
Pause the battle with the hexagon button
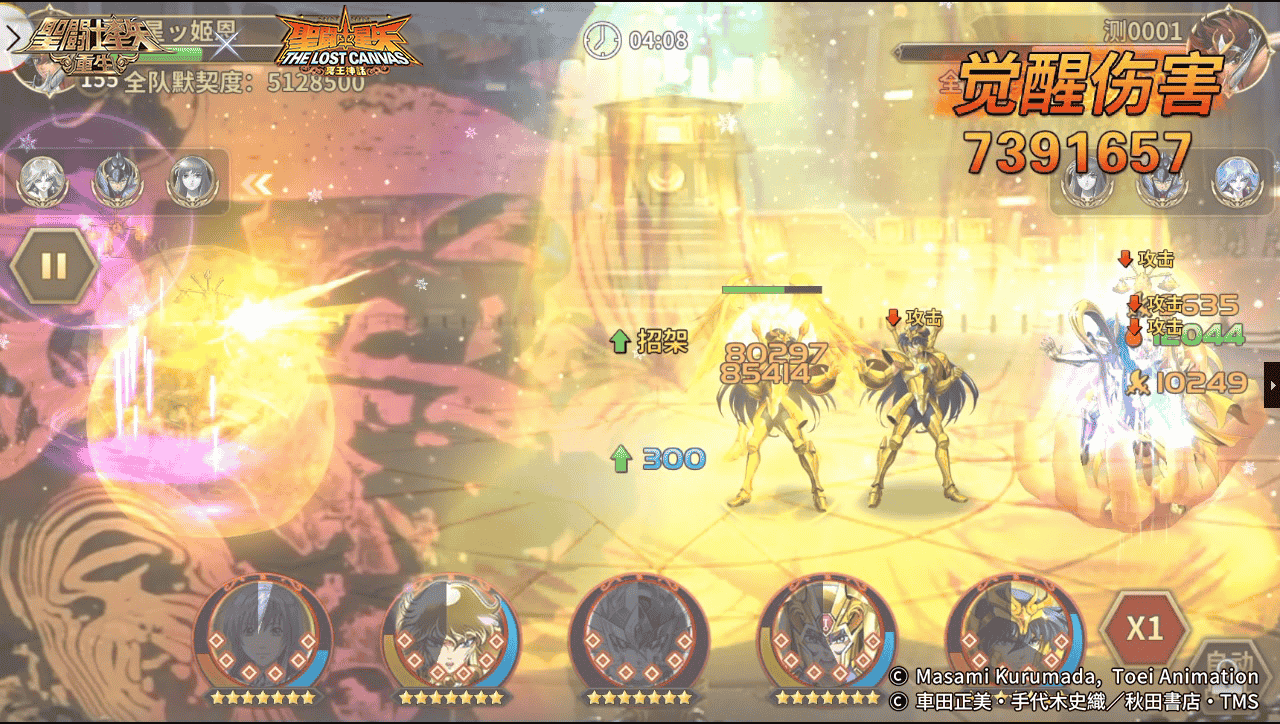[54, 266]
